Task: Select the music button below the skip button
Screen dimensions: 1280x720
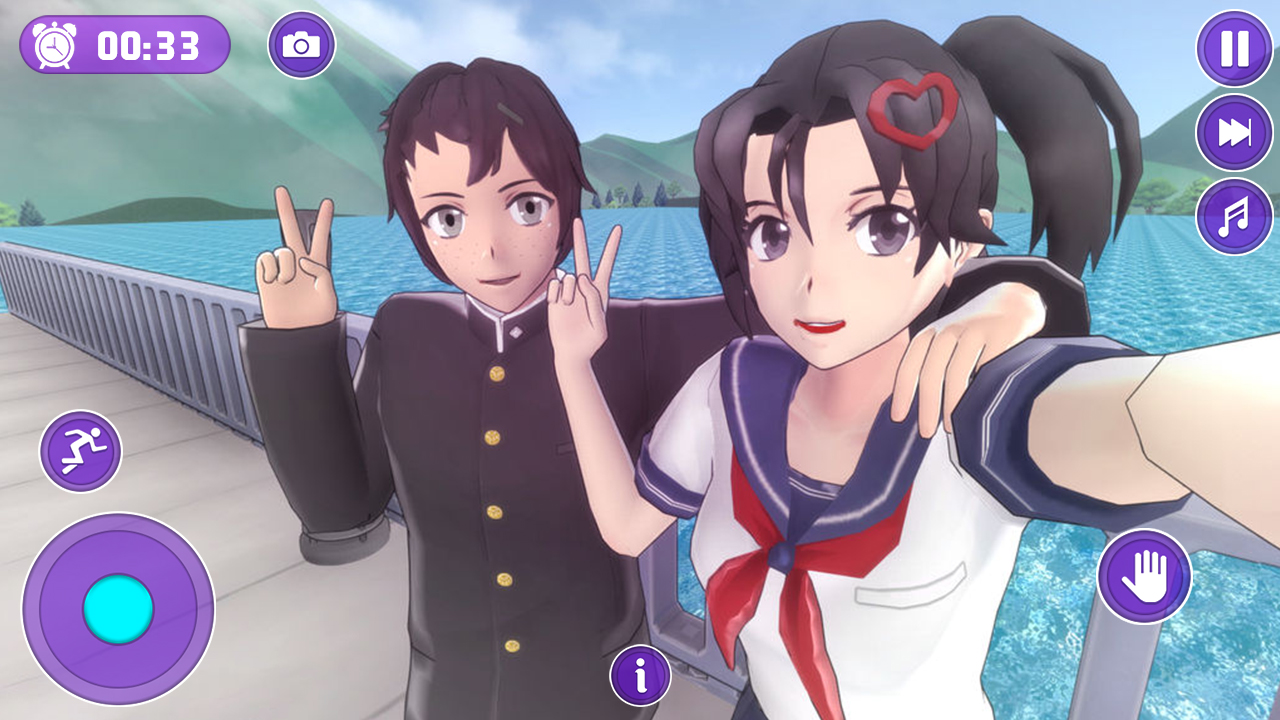Action: click(x=1232, y=213)
